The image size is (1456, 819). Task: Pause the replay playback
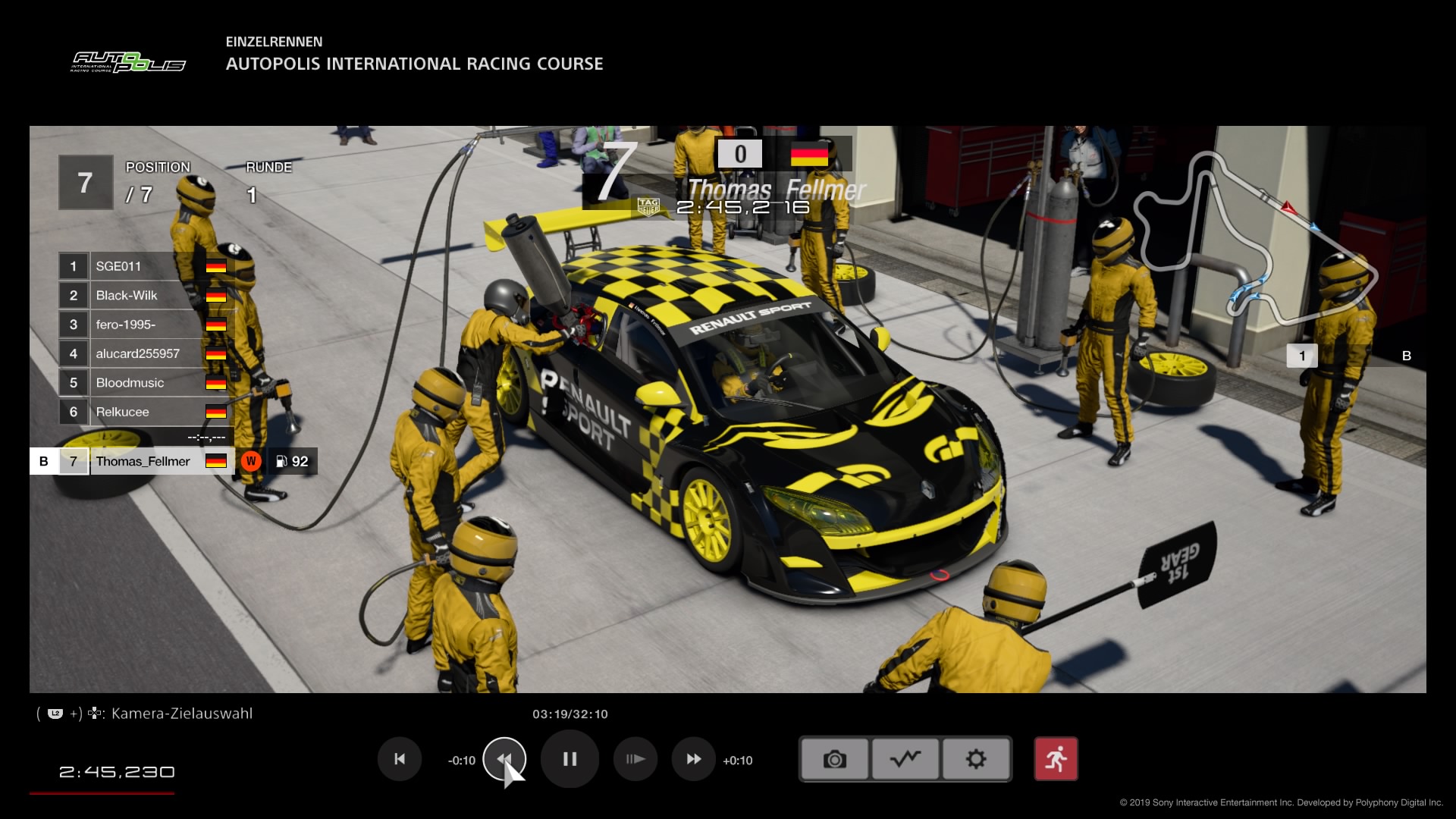click(x=570, y=759)
